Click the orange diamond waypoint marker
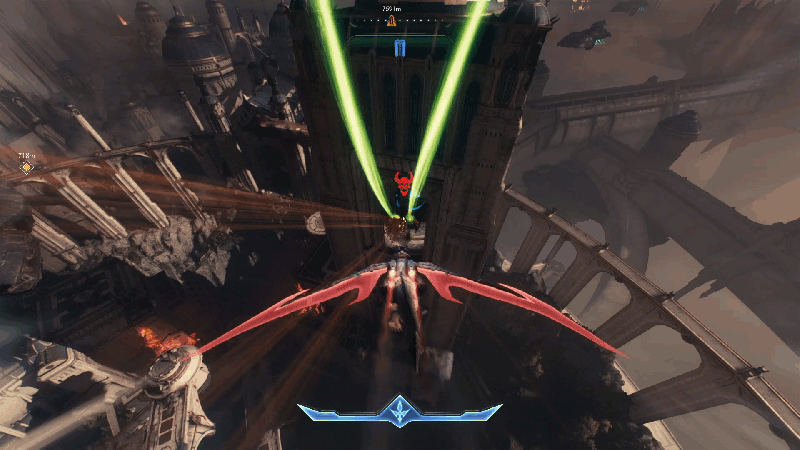Image resolution: width=800 pixels, height=450 pixels. 27,168
